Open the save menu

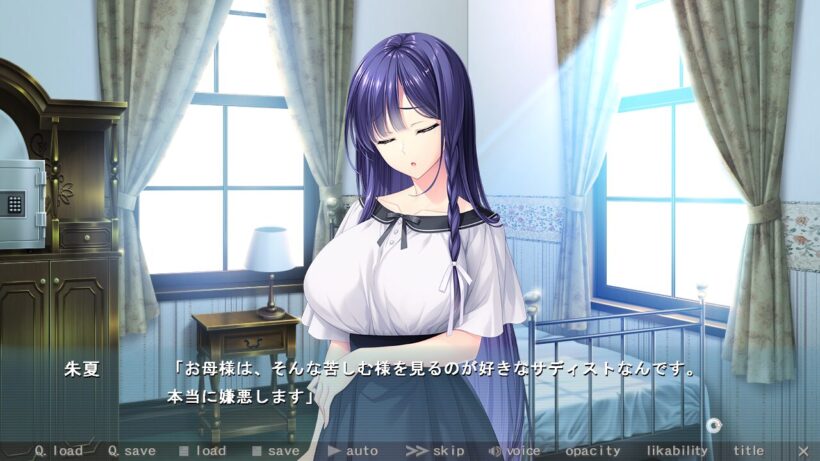[x=275, y=451]
